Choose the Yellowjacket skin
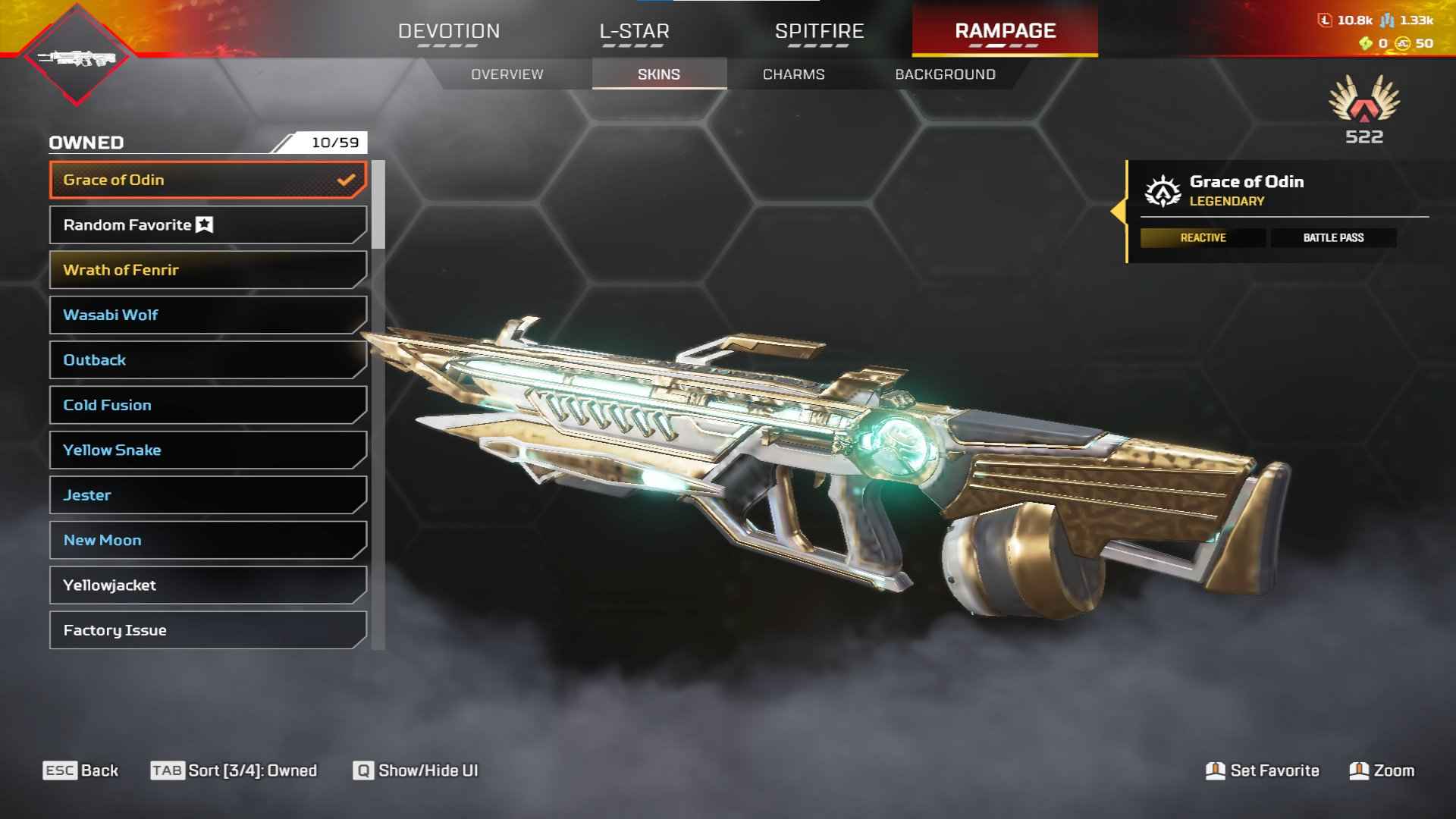The width and height of the screenshot is (1456, 819). click(208, 585)
